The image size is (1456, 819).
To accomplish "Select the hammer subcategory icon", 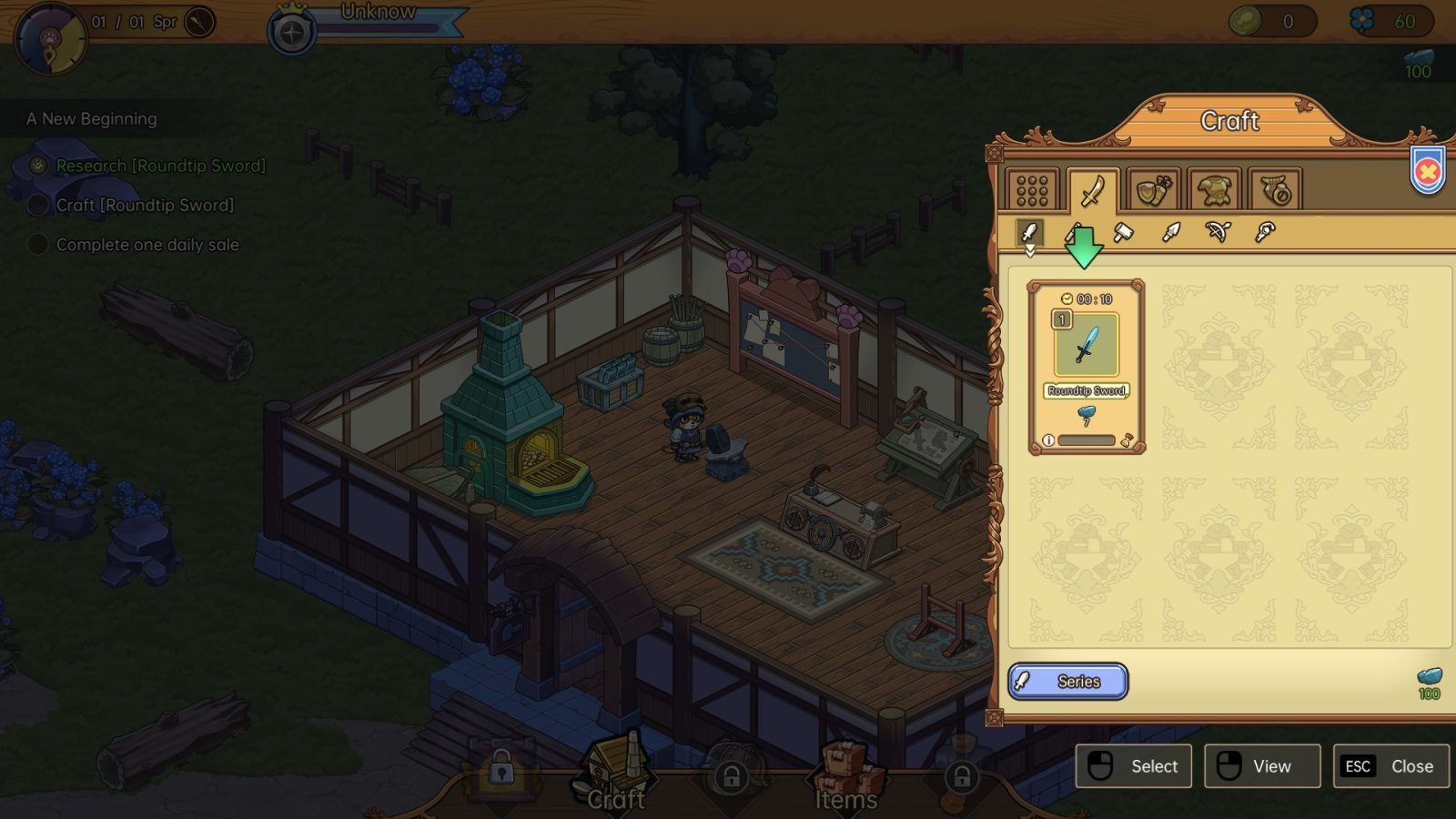I will pyautogui.click(x=1122, y=232).
